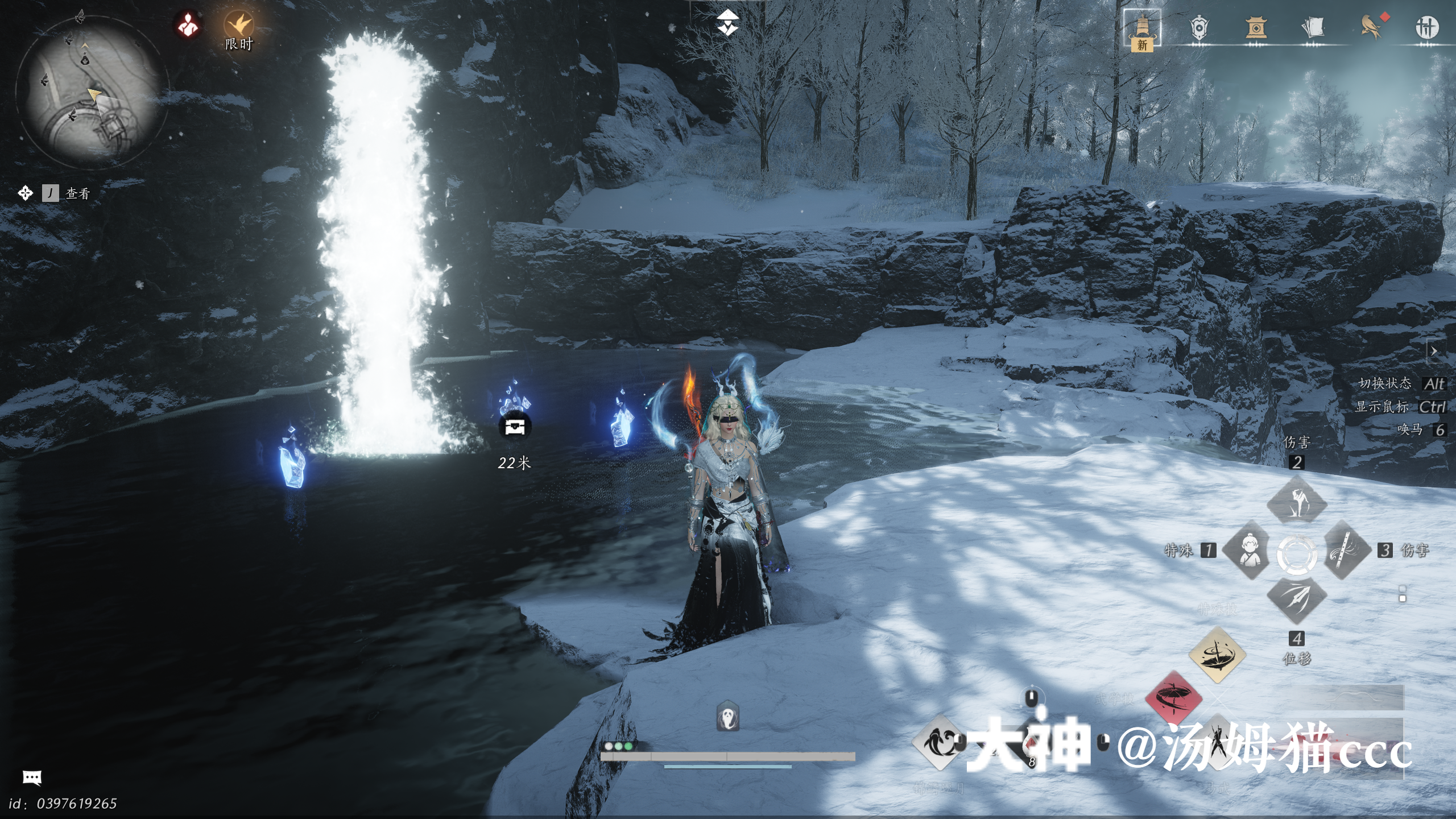
Task: Open the golden bird icon with red notification
Action: point(1371,26)
